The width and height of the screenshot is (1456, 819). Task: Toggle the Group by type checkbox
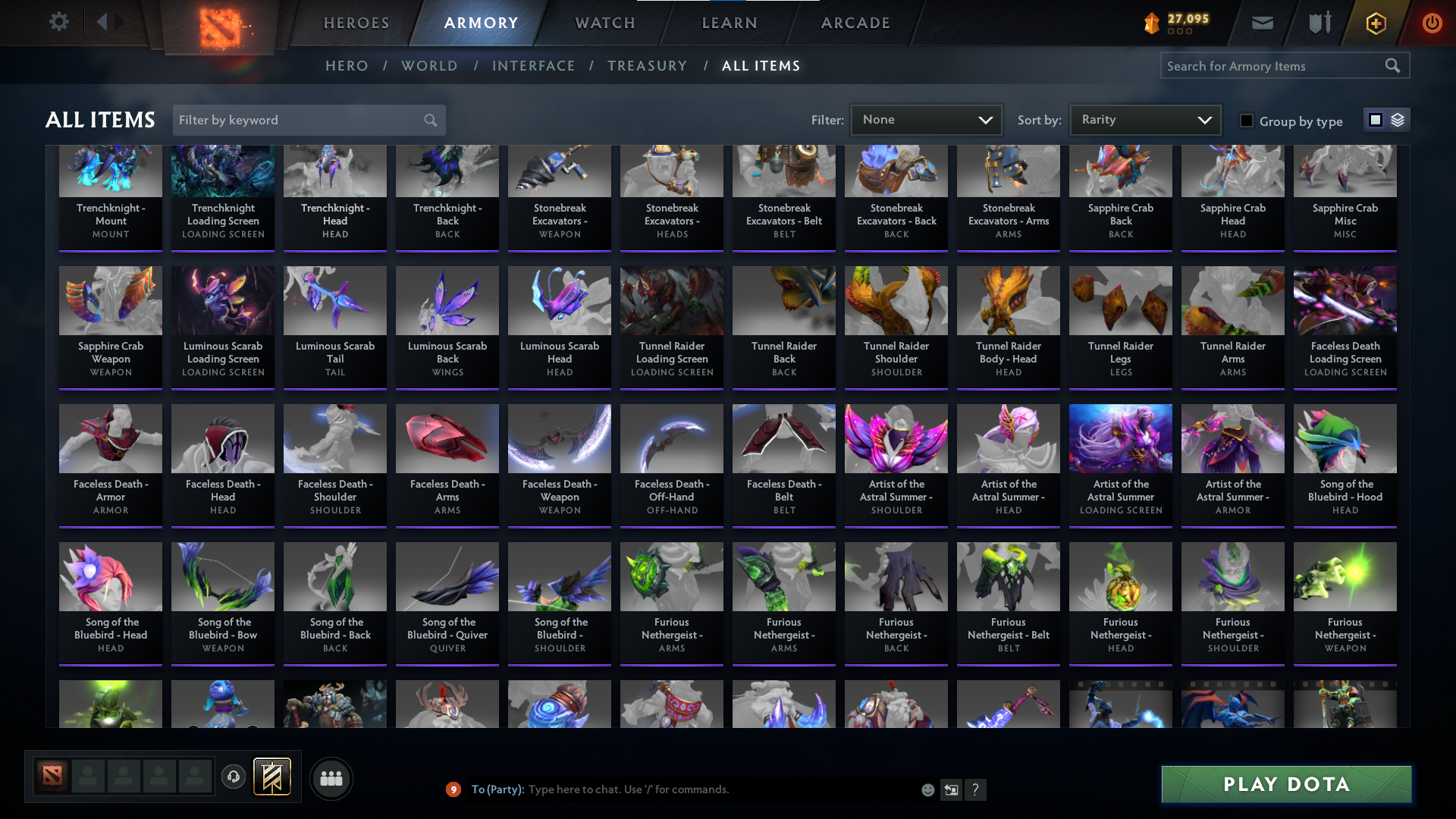pos(1247,121)
